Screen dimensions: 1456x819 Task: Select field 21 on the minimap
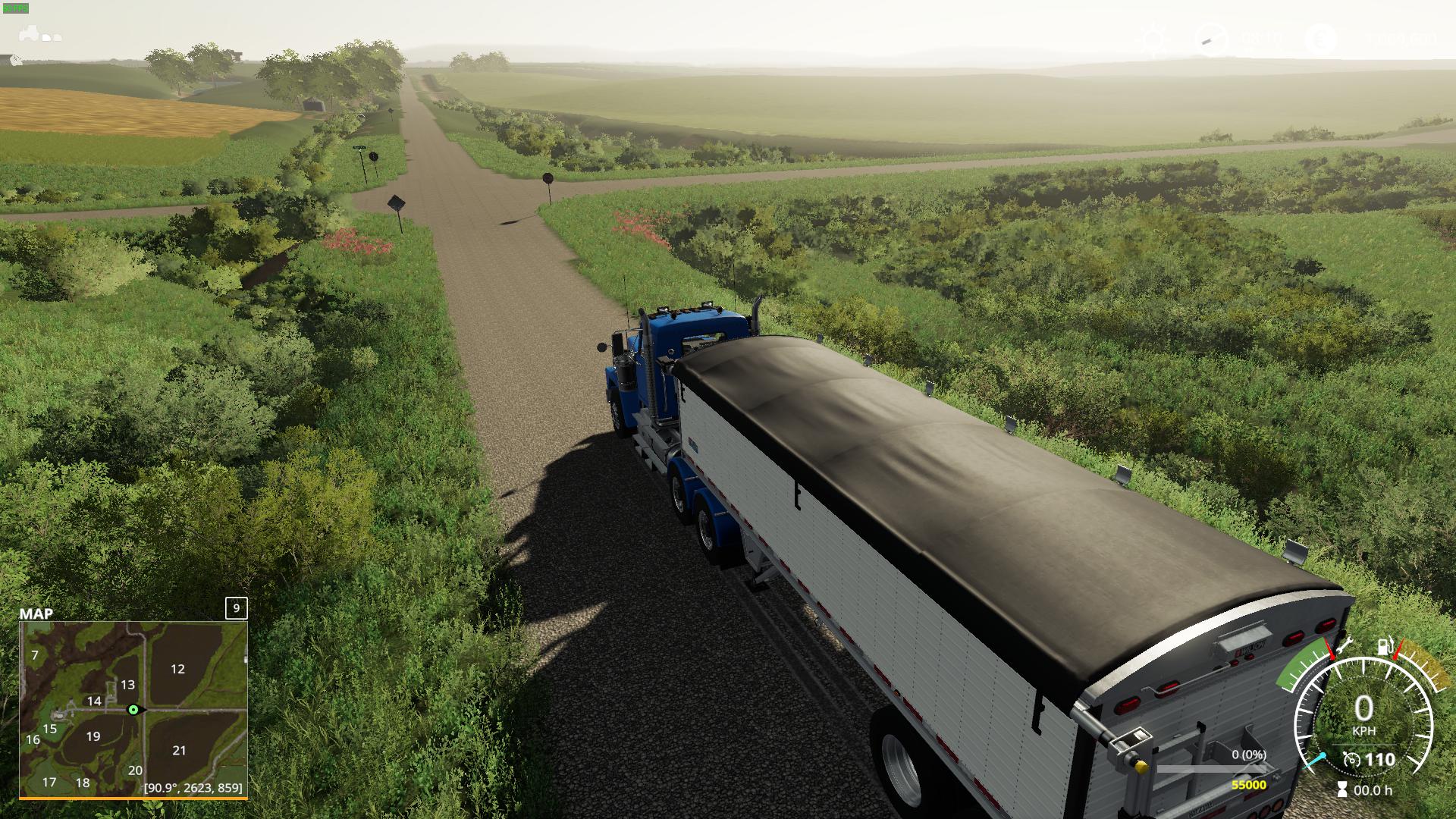coord(179,750)
